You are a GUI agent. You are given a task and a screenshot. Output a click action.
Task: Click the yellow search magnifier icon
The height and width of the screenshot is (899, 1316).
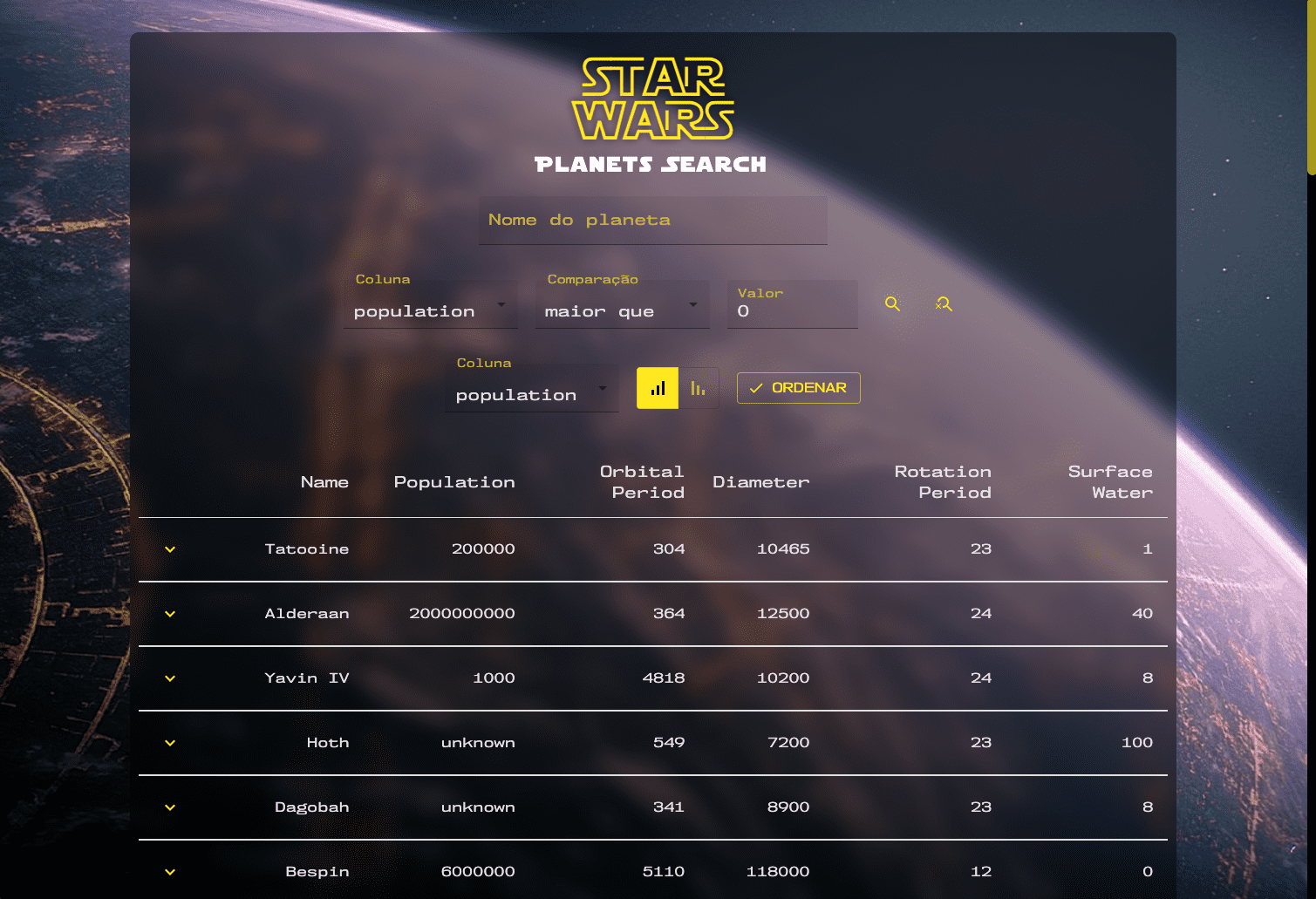pos(892,303)
